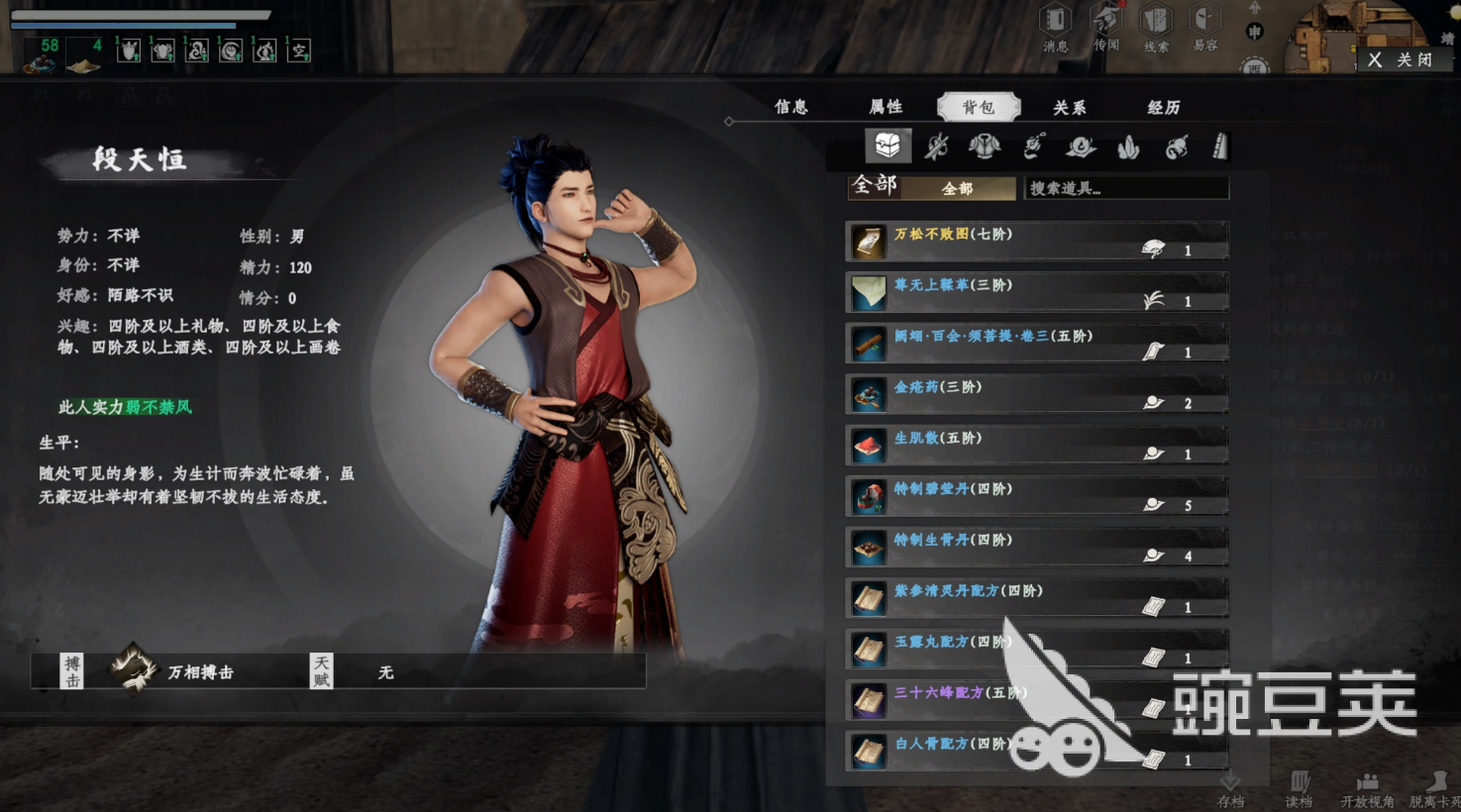Screen dimensions: 1461x812
Task: Switch to the 信息 tab
Action: click(x=790, y=107)
